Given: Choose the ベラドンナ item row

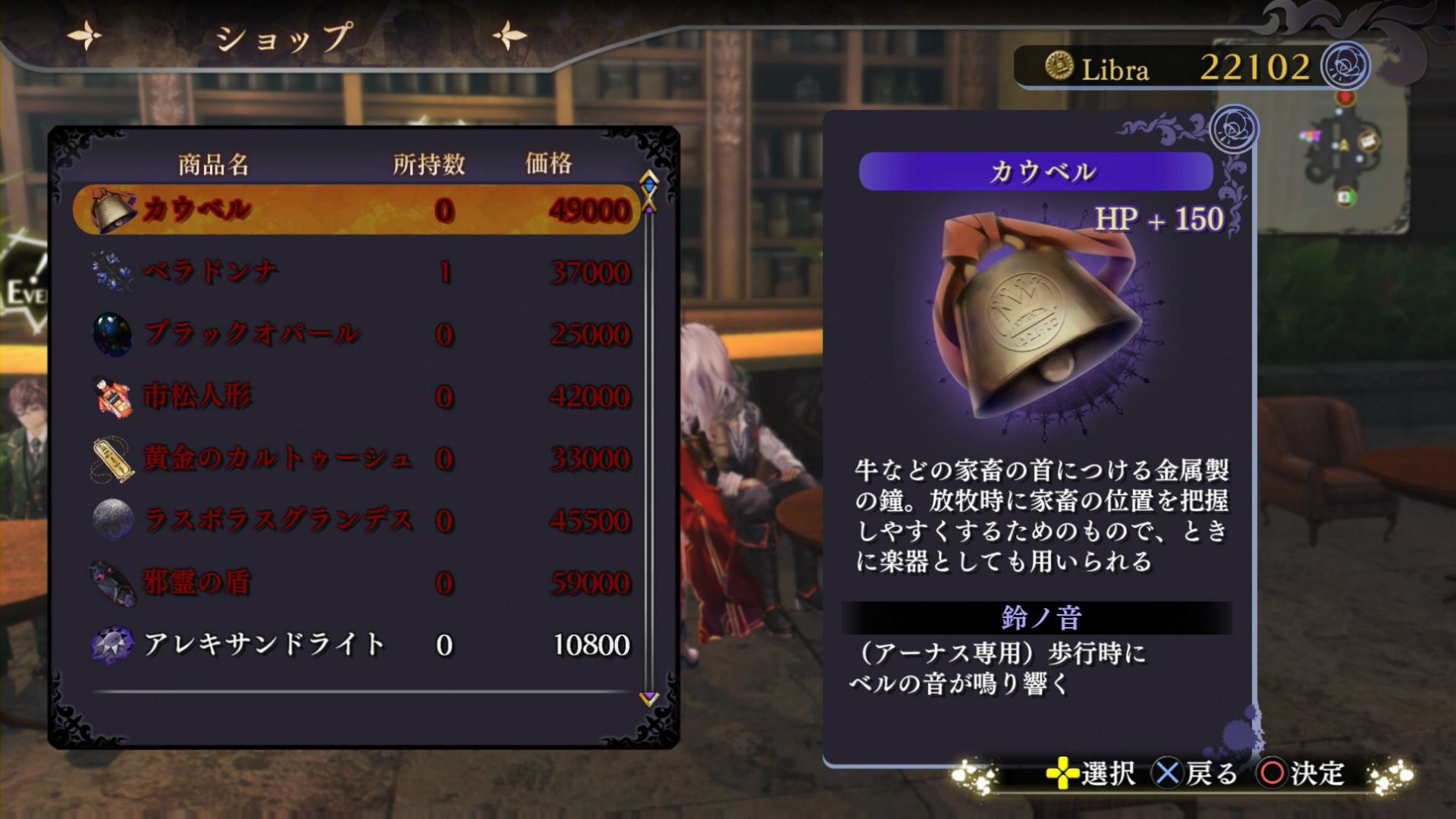Looking at the screenshot, I should tap(356, 271).
